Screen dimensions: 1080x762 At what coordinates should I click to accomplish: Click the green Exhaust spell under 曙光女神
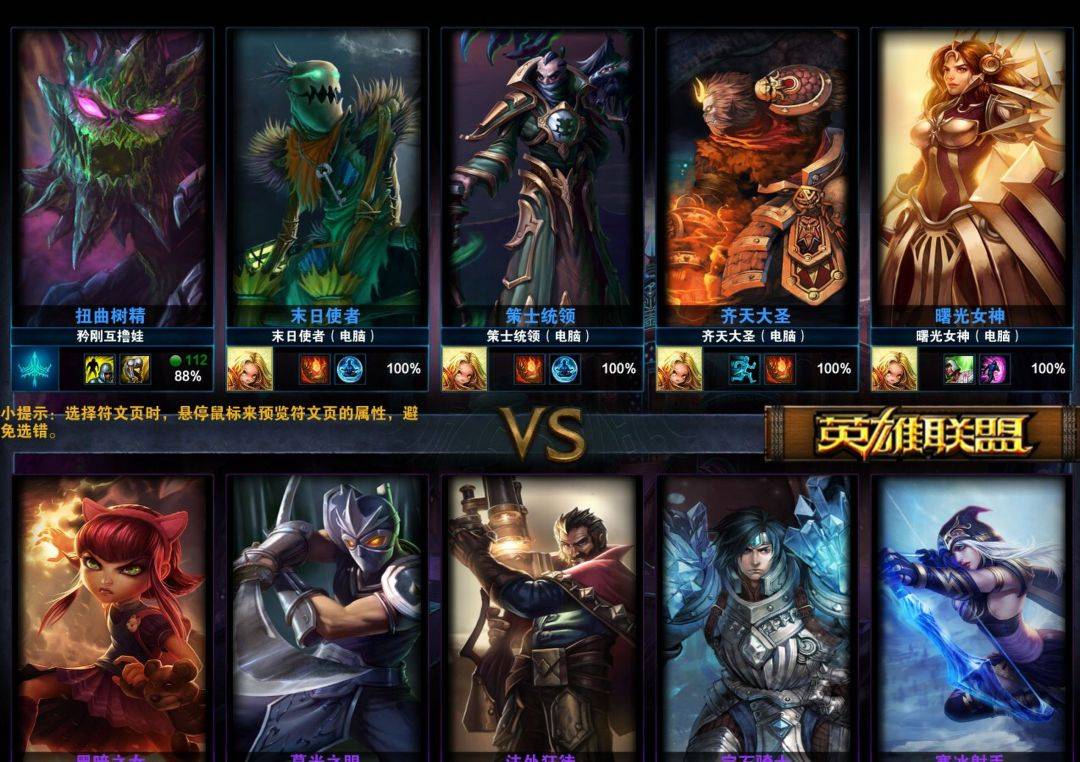tap(959, 369)
